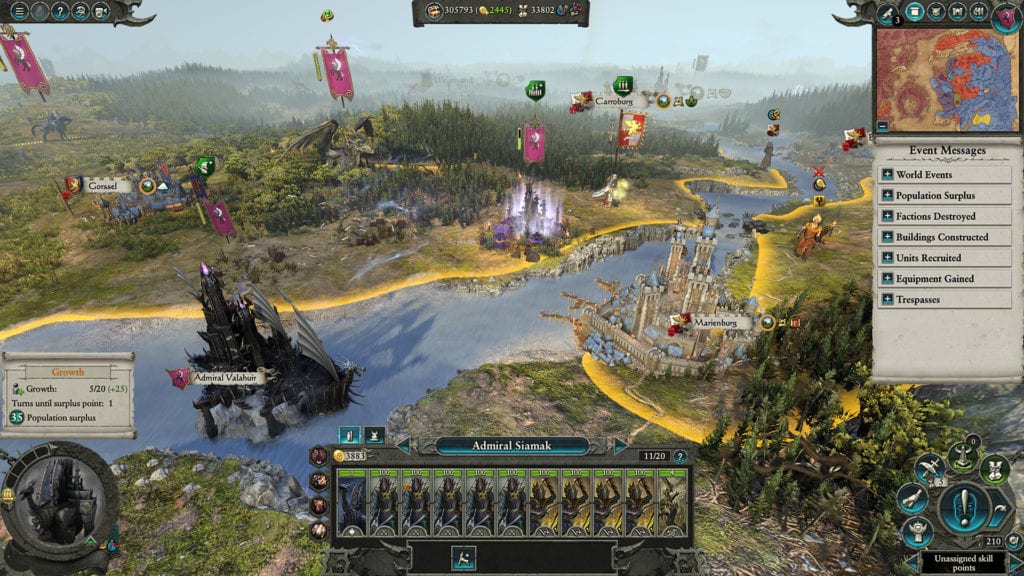1024x576 pixels.
Task: Open the main menu hamburger button
Action: 19,12
